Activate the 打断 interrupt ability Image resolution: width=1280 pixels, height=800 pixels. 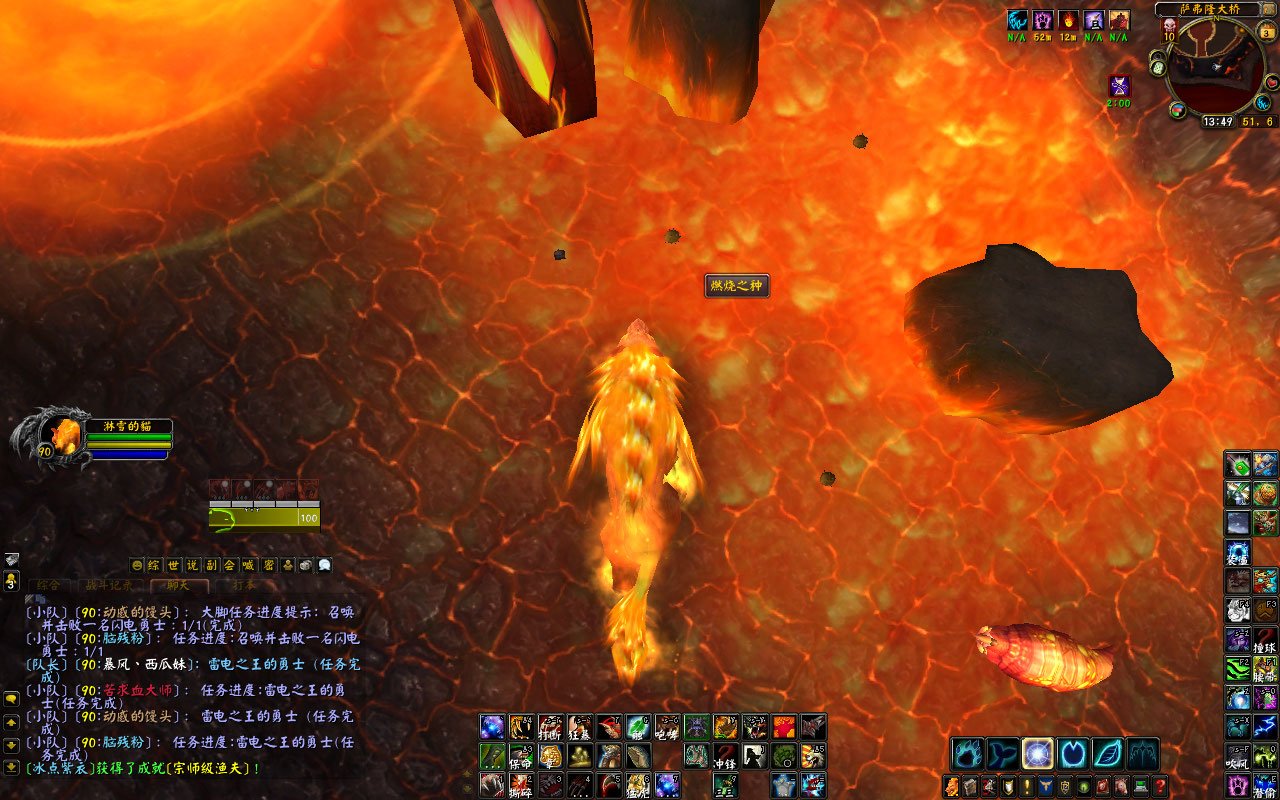(x=550, y=727)
